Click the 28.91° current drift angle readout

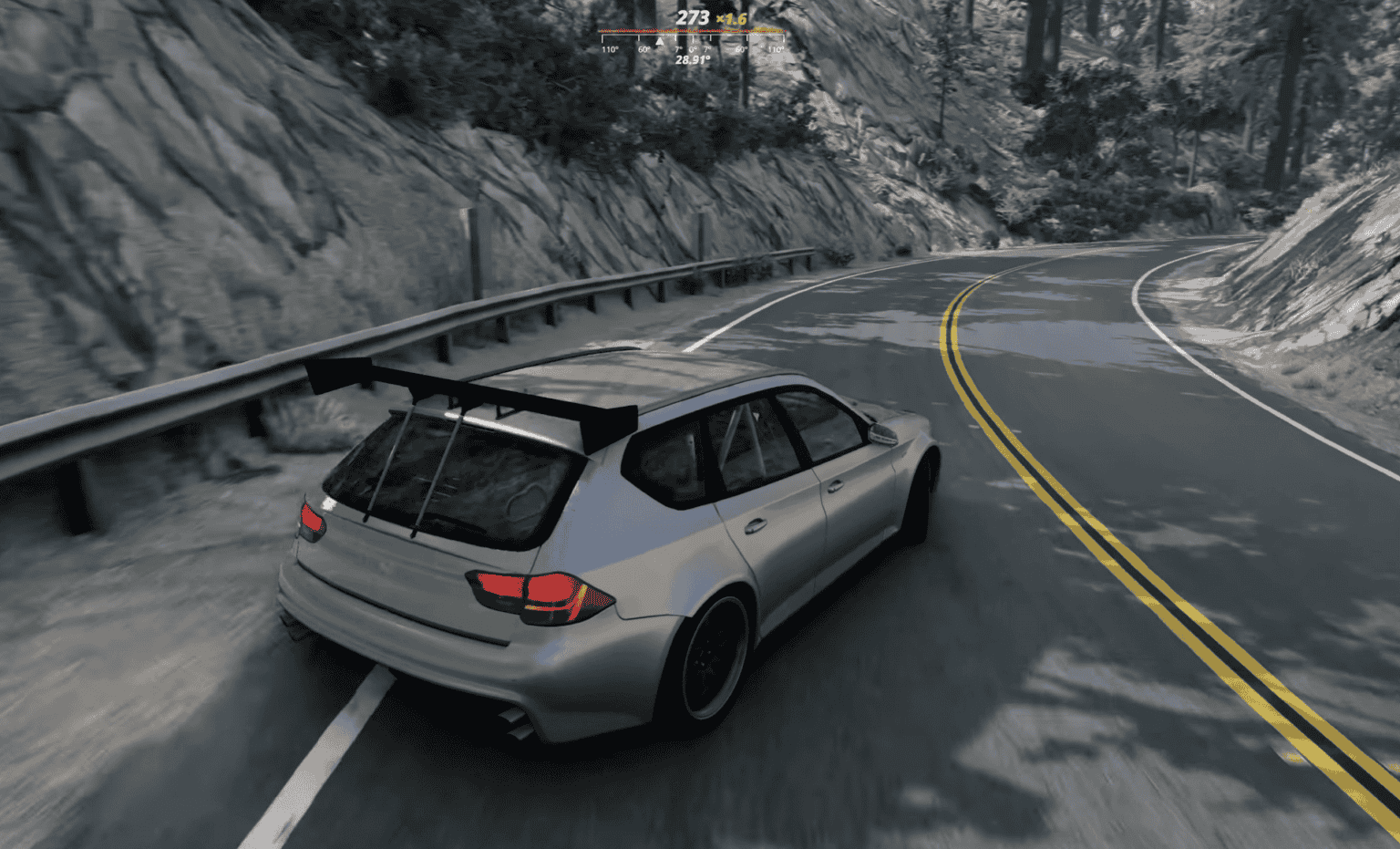click(693, 58)
